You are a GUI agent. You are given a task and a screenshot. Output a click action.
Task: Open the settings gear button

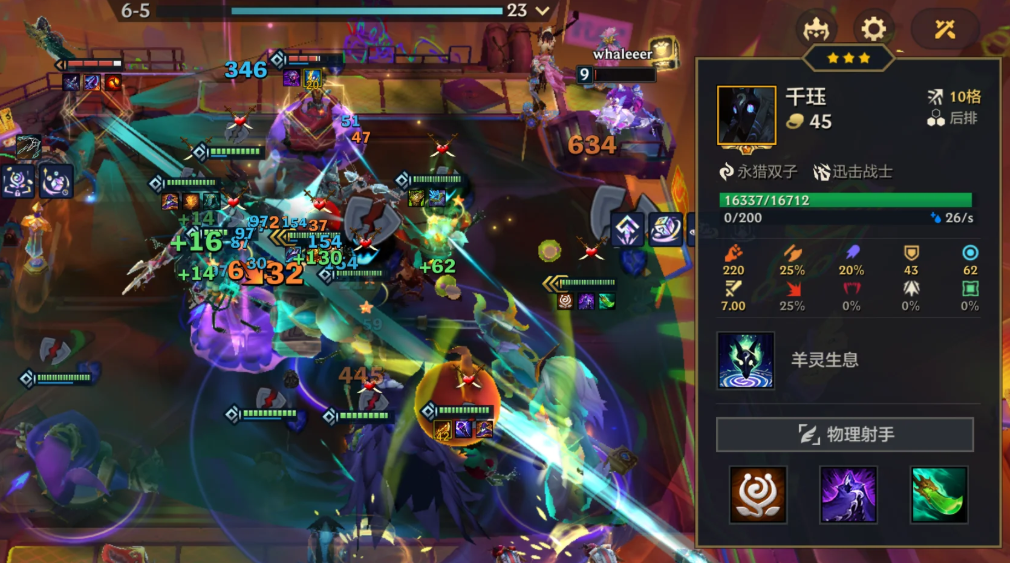coord(874,29)
